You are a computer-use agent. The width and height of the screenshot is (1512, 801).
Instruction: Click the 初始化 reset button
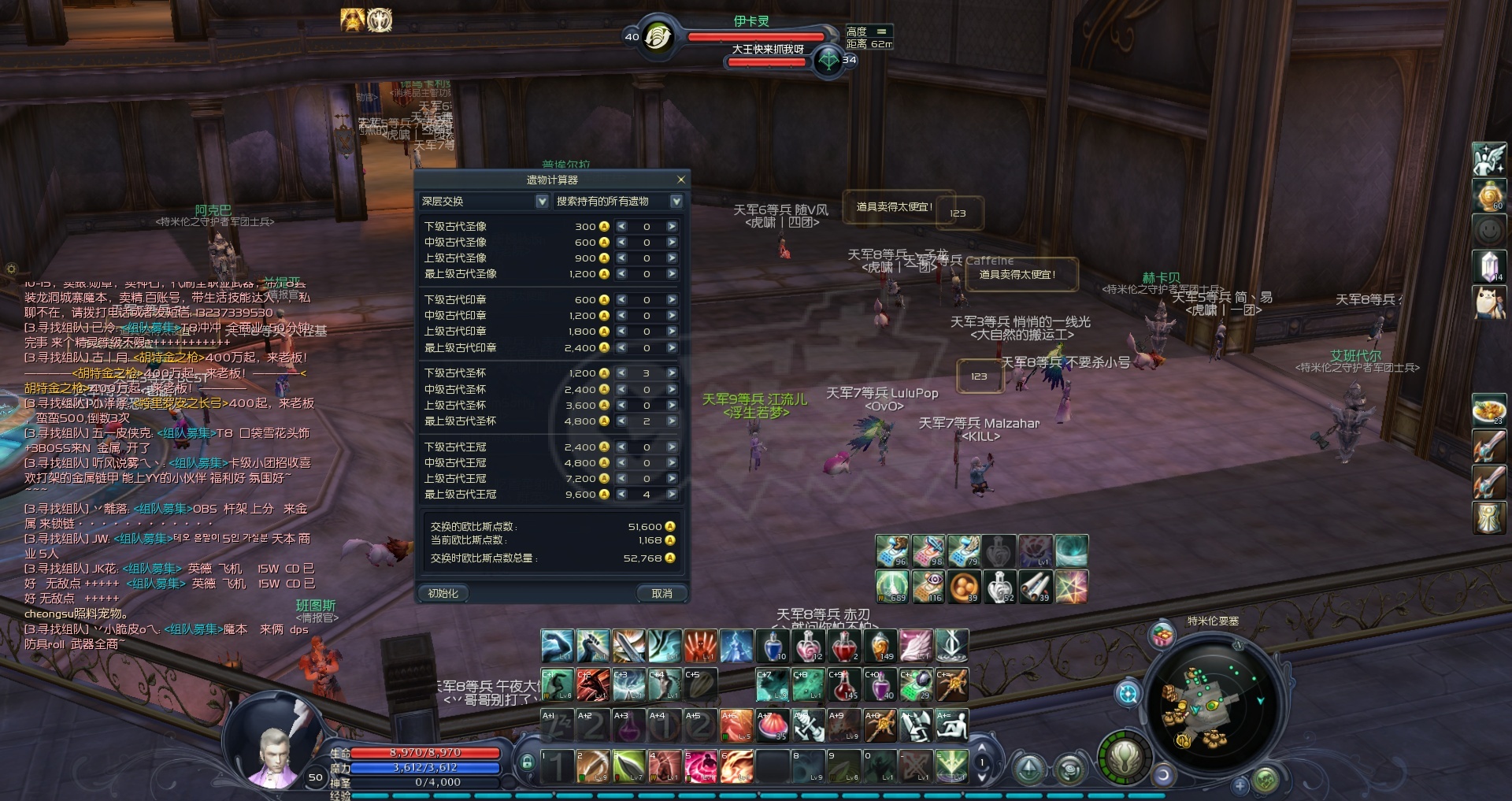coord(443,593)
